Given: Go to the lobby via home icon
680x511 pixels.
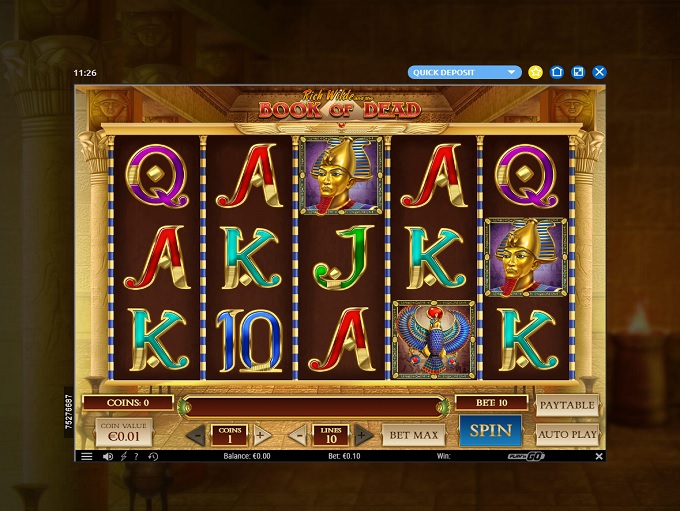Looking at the screenshot, I should click(x=557, y=72).
